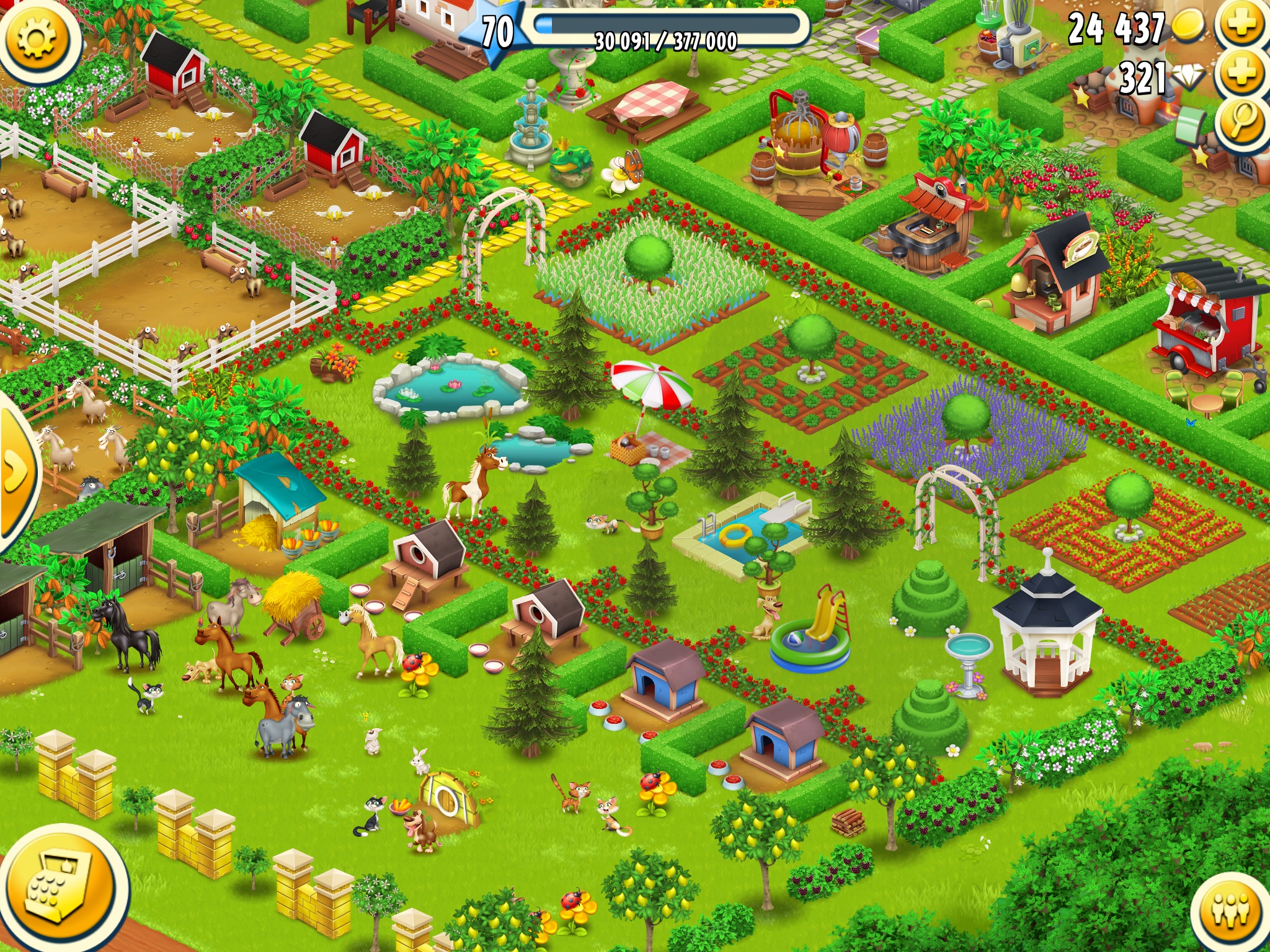Click the coin balance showing 24 437

(1116, 26)
